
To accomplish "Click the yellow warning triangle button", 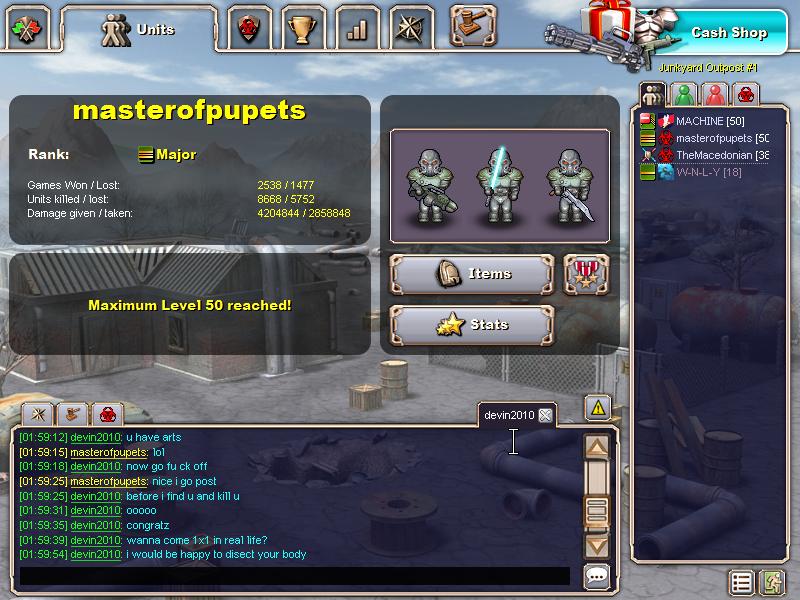I will pyautogui.click(x=597, y=407).
